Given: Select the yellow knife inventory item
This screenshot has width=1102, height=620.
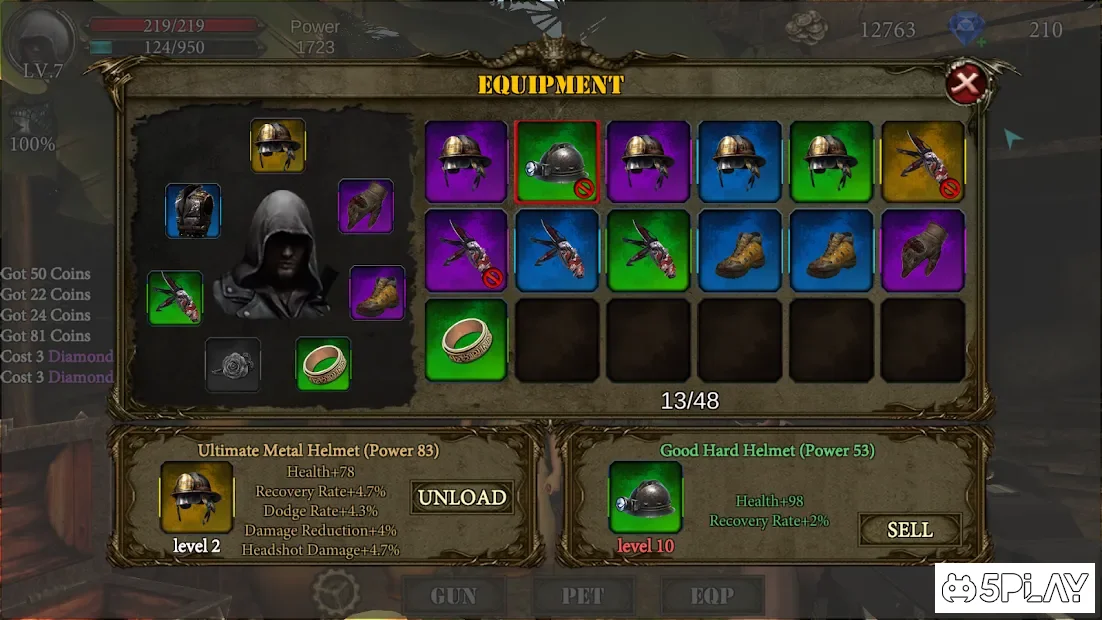Looking at the screenshot, I should tap(923, 162).
